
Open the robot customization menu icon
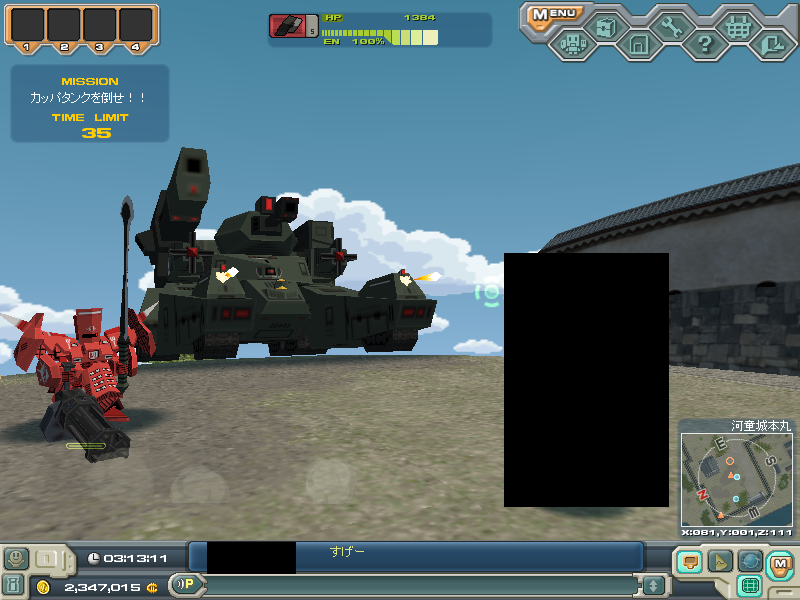572,45
